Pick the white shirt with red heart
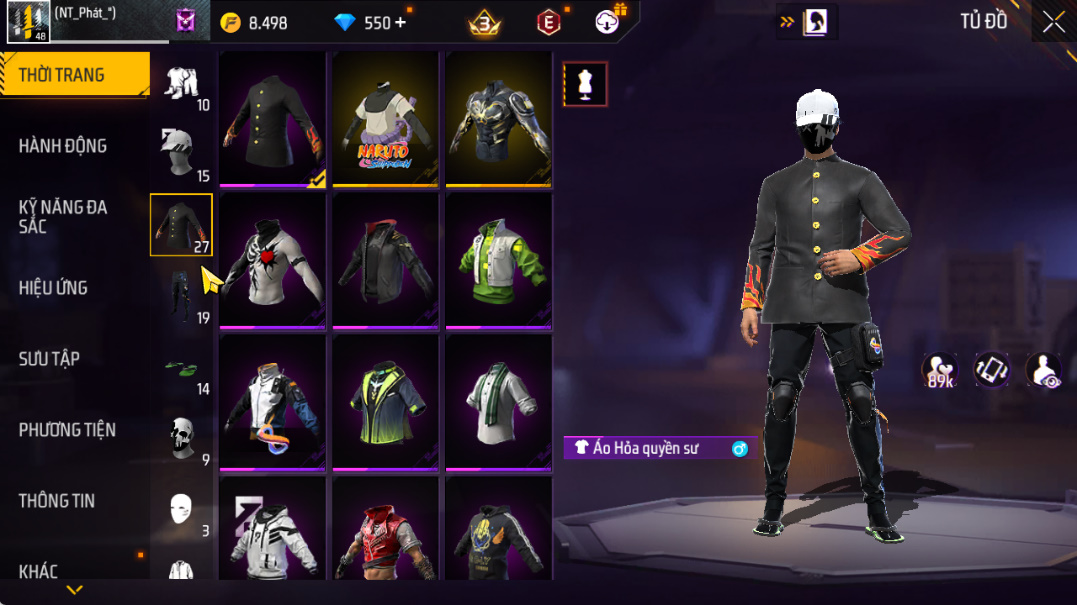Image resolution: width=1077 pixels, height=605 pixels. click(x=272, y=260)
